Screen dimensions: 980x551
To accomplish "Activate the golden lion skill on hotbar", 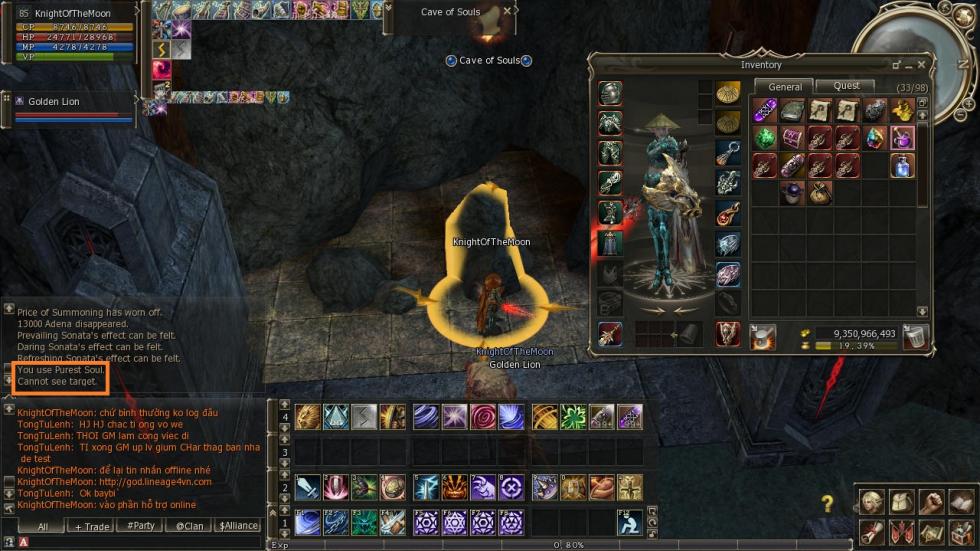I will pos(307,417).
